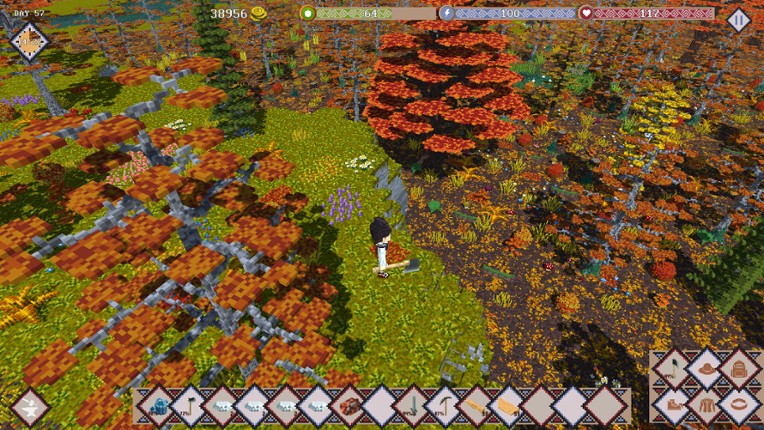Open the compass diamond below the day counter
The width and height of the screenshot is (764, 430).
click(x=30, y=41)
